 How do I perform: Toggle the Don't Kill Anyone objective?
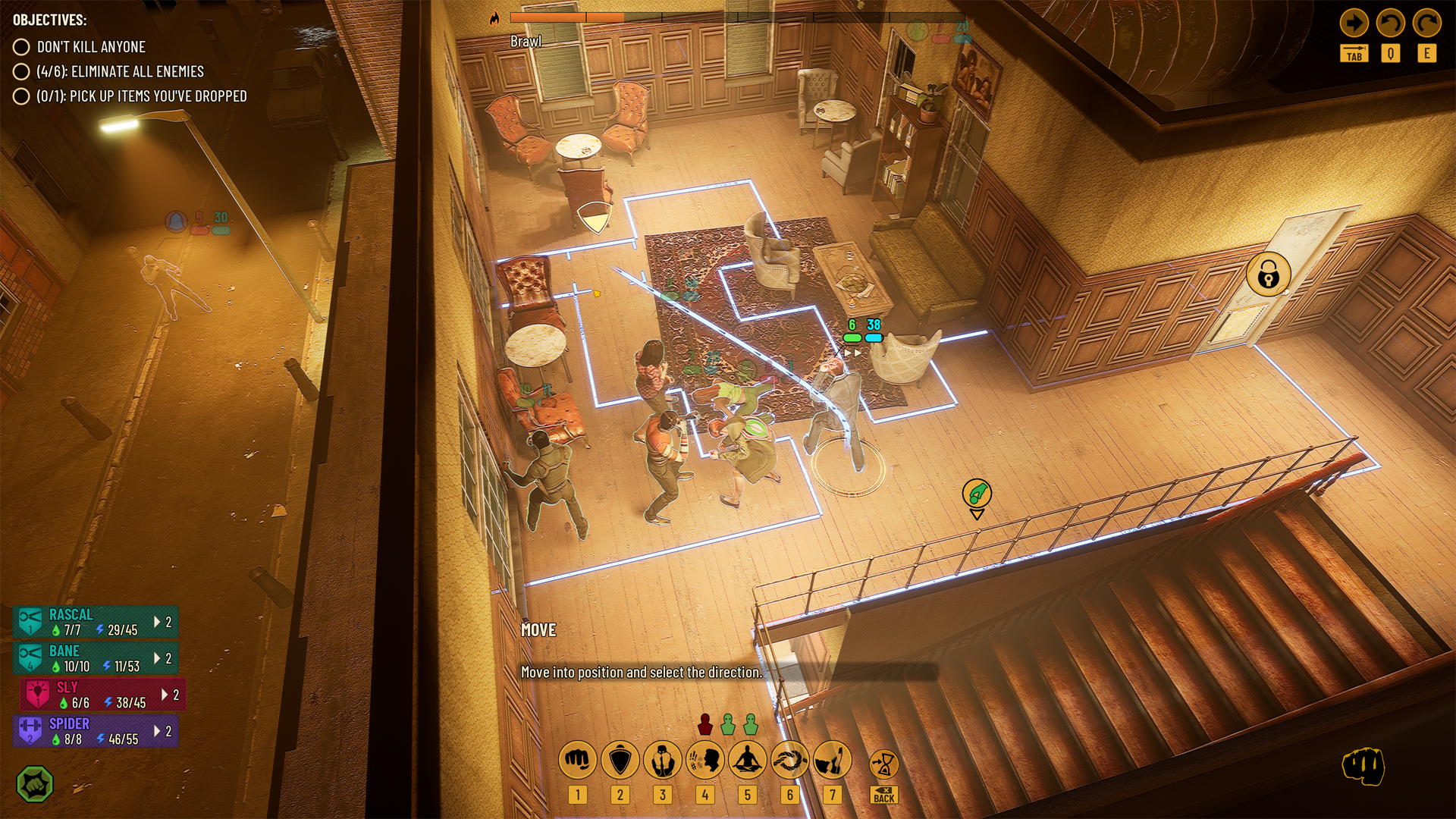tap(21, 47)
